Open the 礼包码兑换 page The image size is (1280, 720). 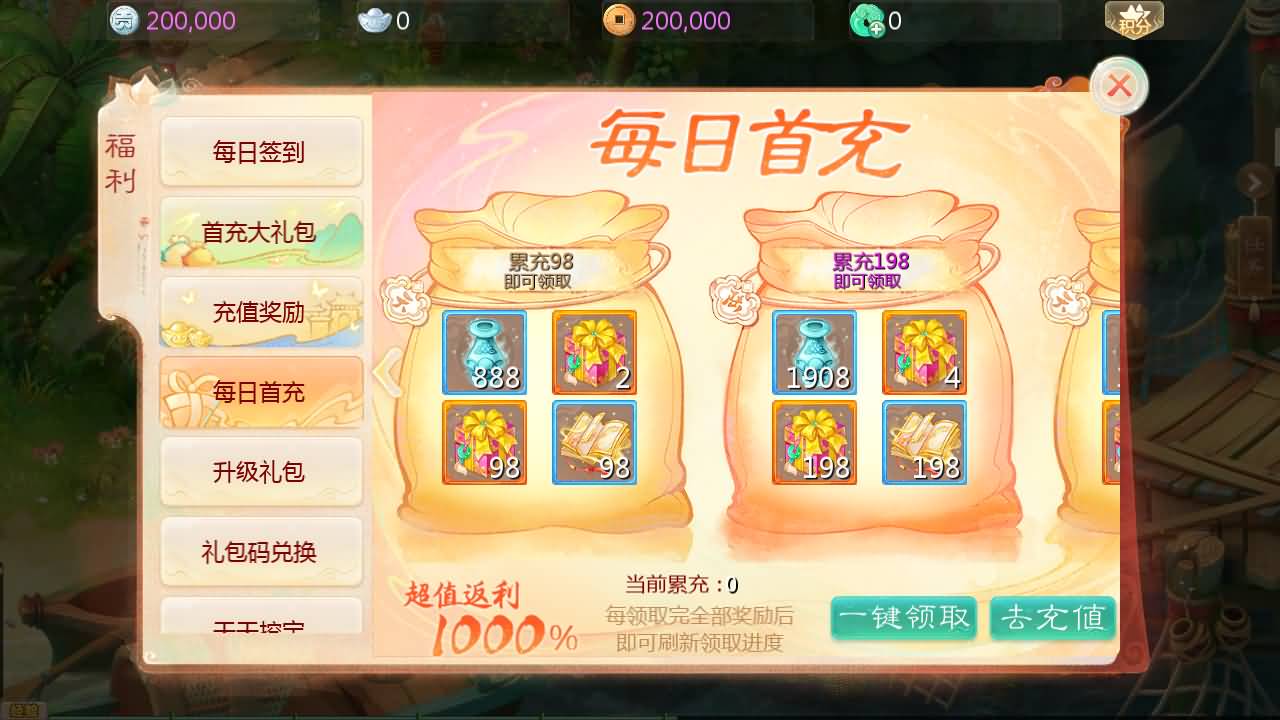[260, 551]
